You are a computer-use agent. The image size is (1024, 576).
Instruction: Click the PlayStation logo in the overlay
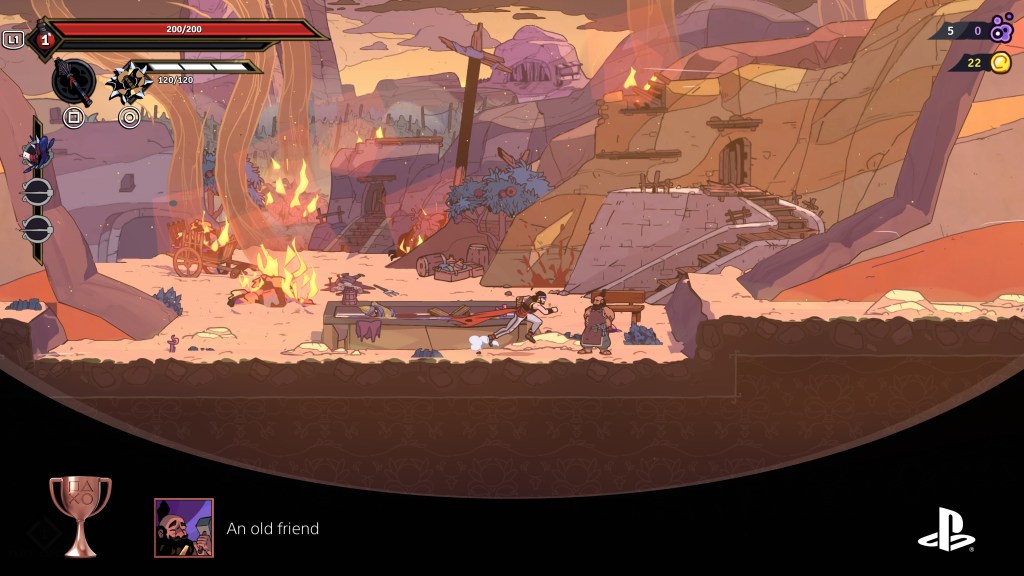tap(946, 530)
